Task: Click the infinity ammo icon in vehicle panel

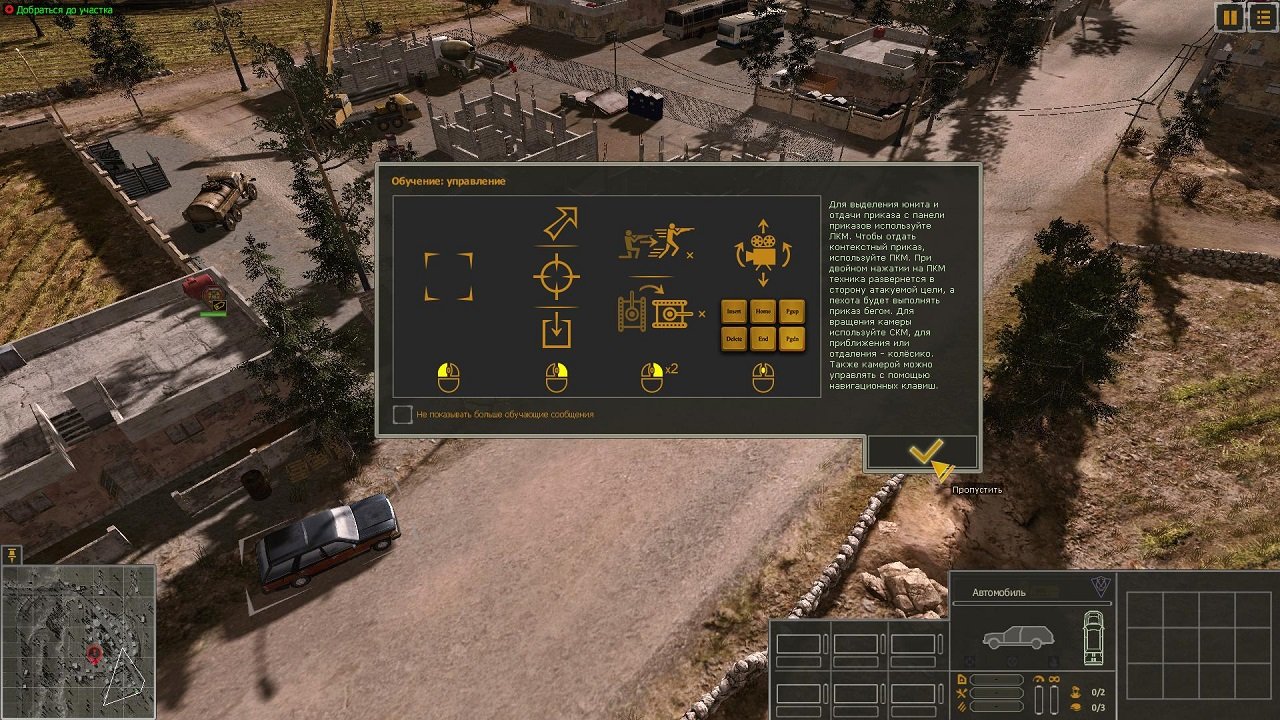Action: pos(1054,679)
